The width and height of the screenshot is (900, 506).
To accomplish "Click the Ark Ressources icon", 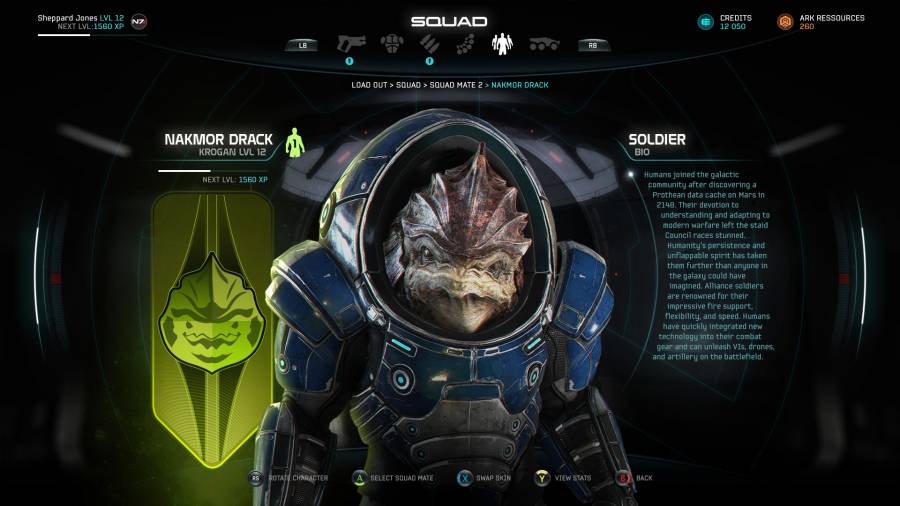I will 785,22.
